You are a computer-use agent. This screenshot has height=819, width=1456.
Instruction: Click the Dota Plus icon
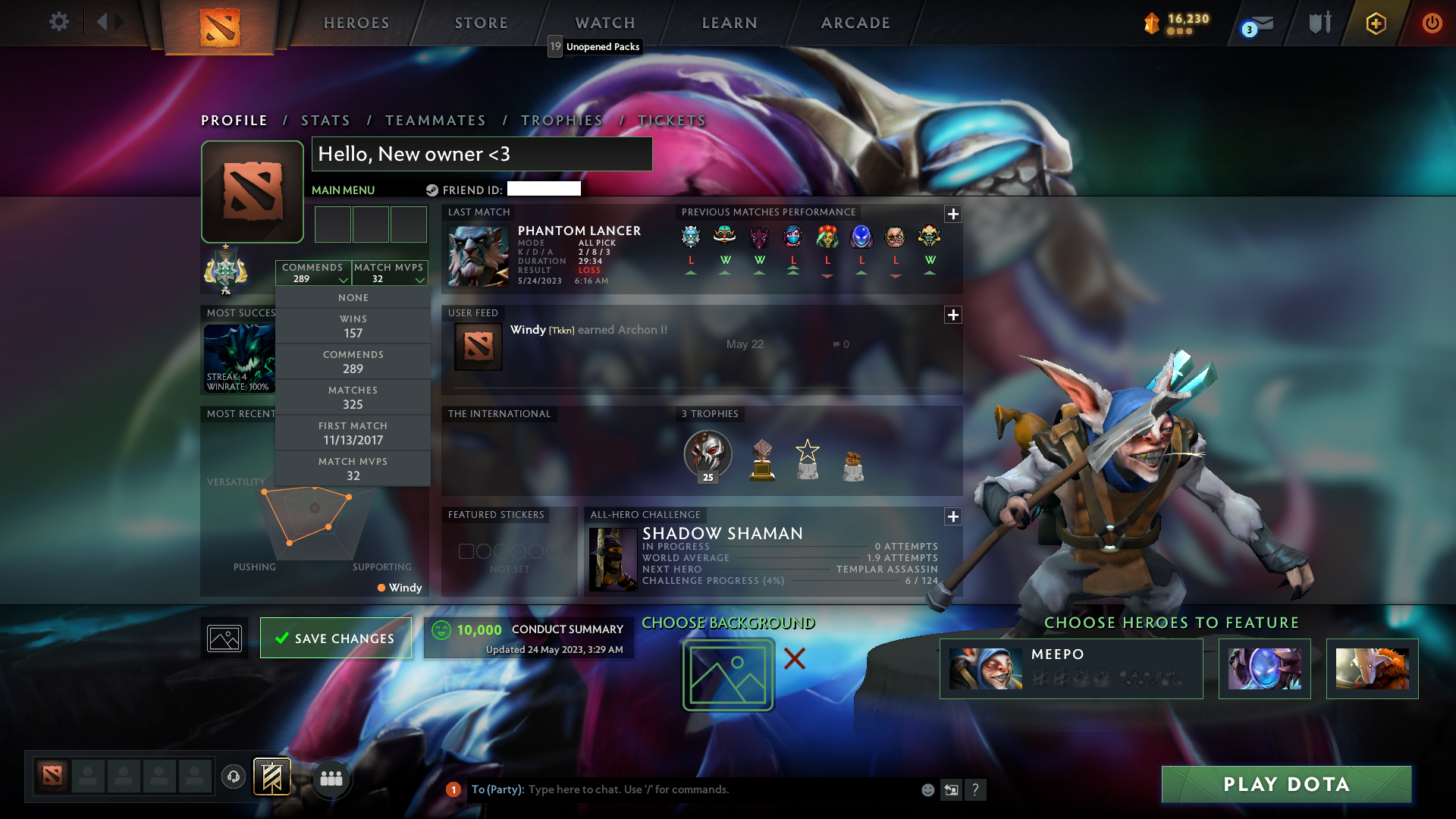1375,24
